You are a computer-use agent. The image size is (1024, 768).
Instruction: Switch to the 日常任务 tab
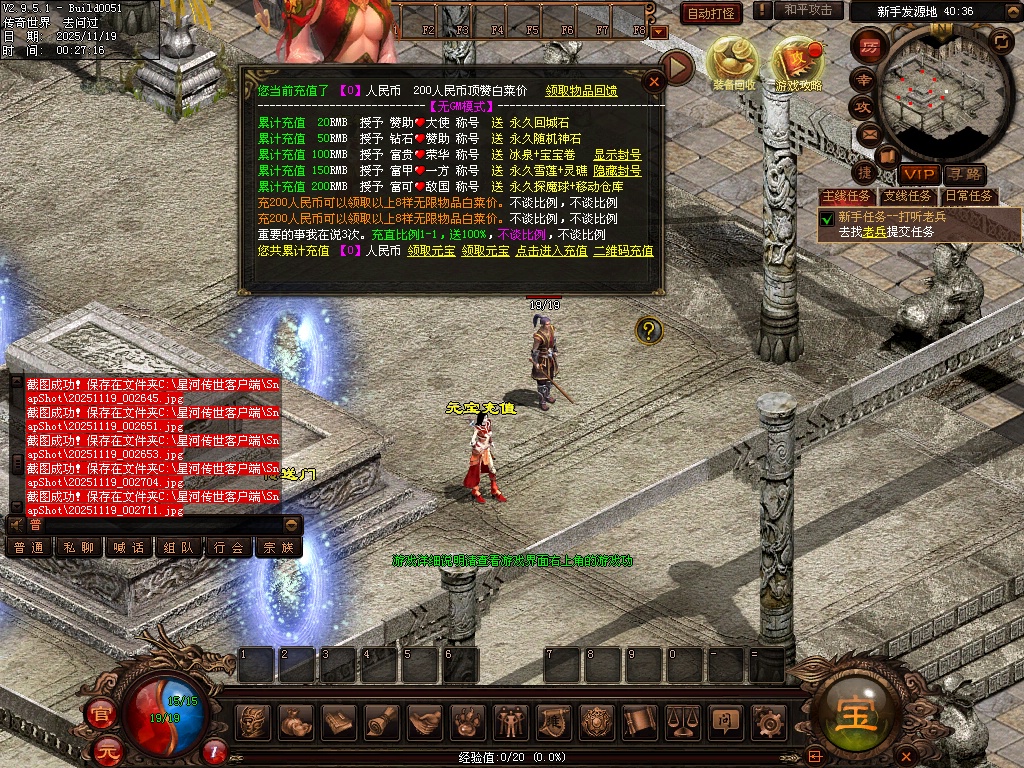click(x=970, y=196)
